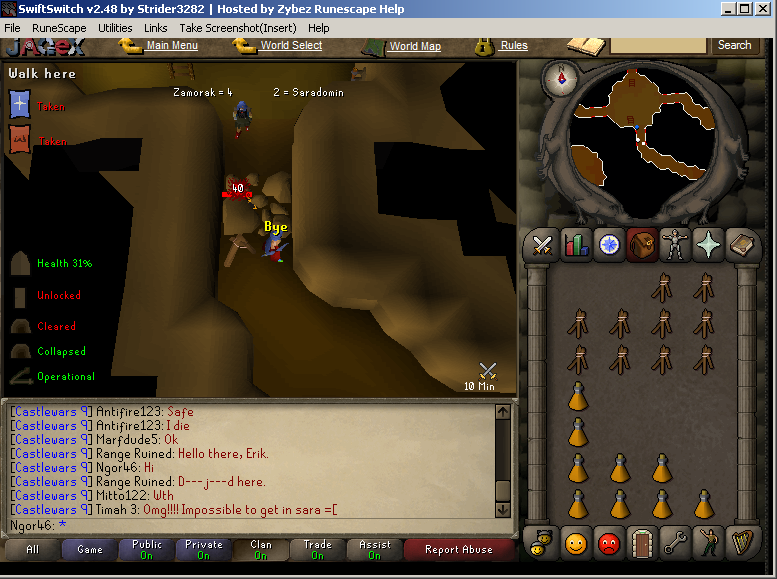
Task: Focus the search text field
Action: pos(658,45)
